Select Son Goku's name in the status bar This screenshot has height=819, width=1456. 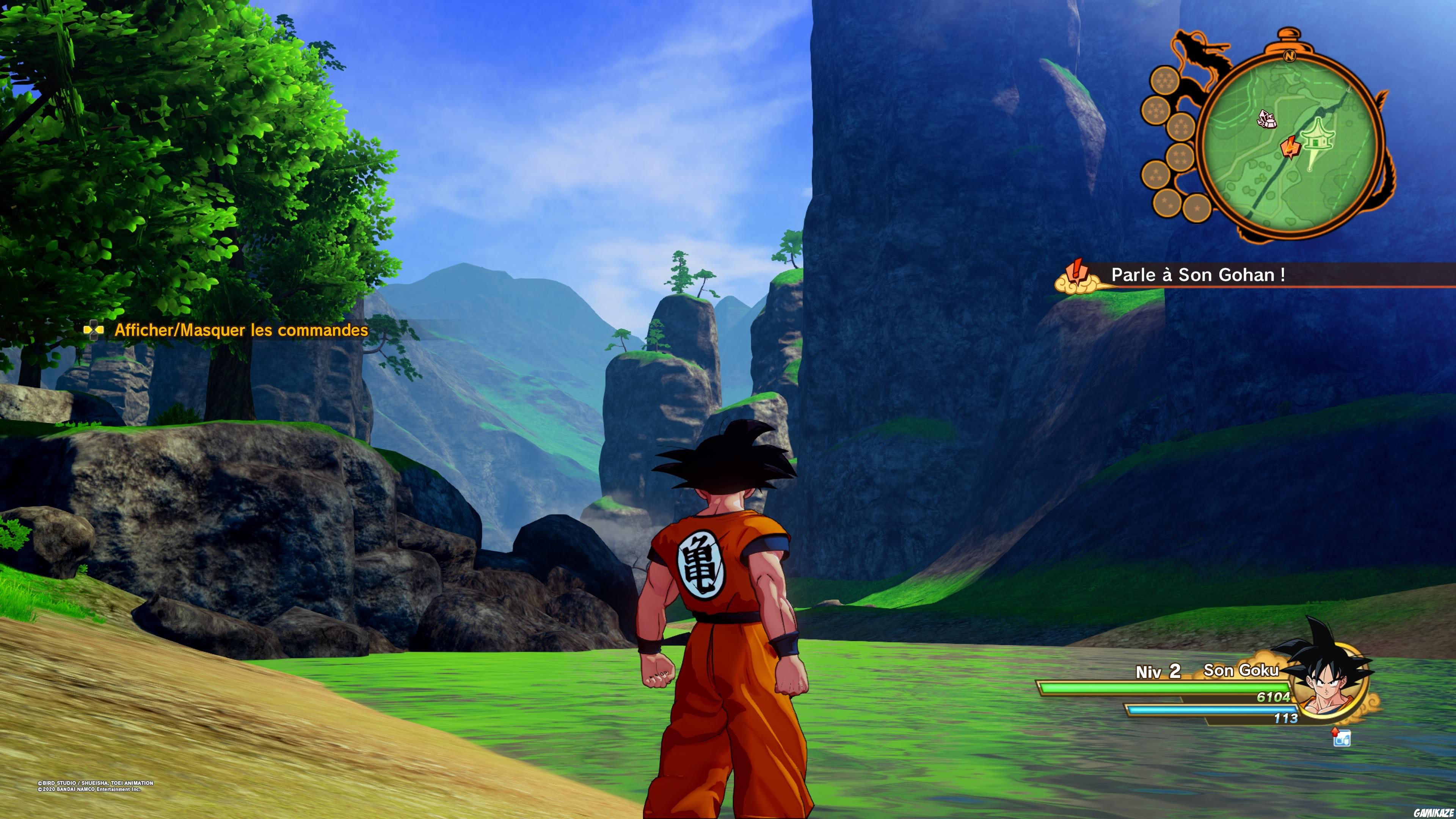pos(1242,671)
